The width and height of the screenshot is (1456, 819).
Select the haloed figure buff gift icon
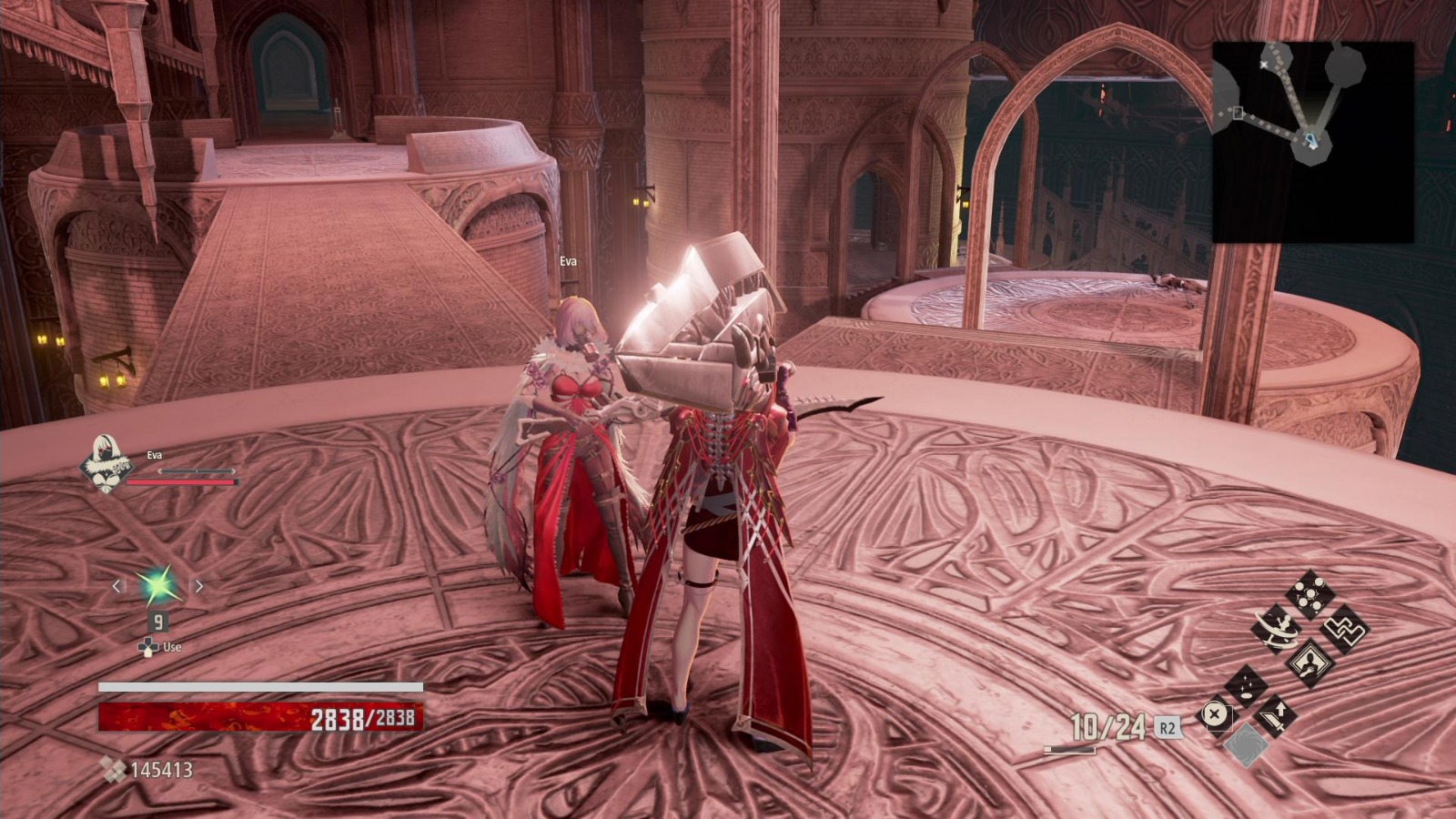(1310, 664)
